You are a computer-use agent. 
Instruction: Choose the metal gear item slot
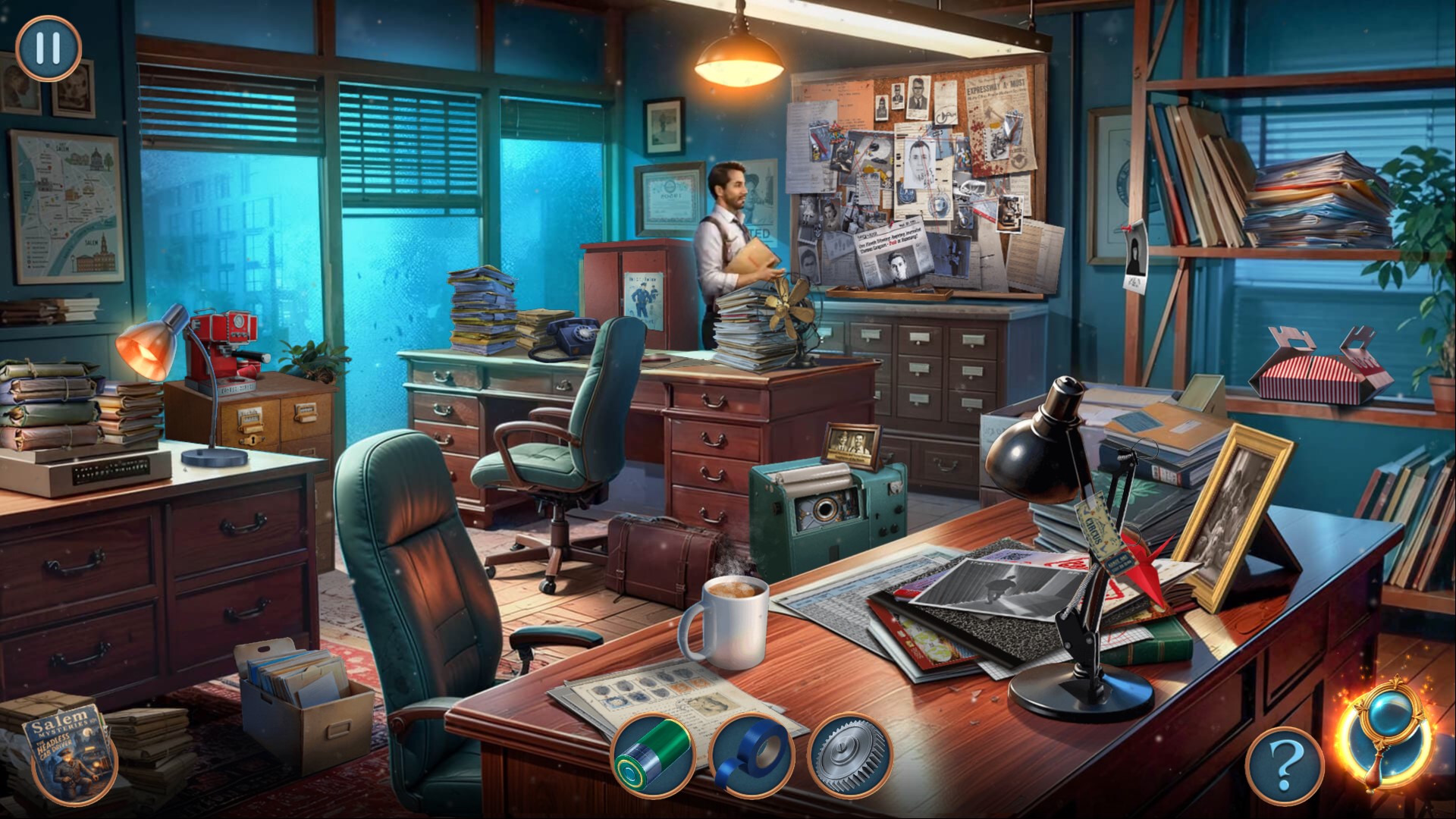click(x=849, y=755)
